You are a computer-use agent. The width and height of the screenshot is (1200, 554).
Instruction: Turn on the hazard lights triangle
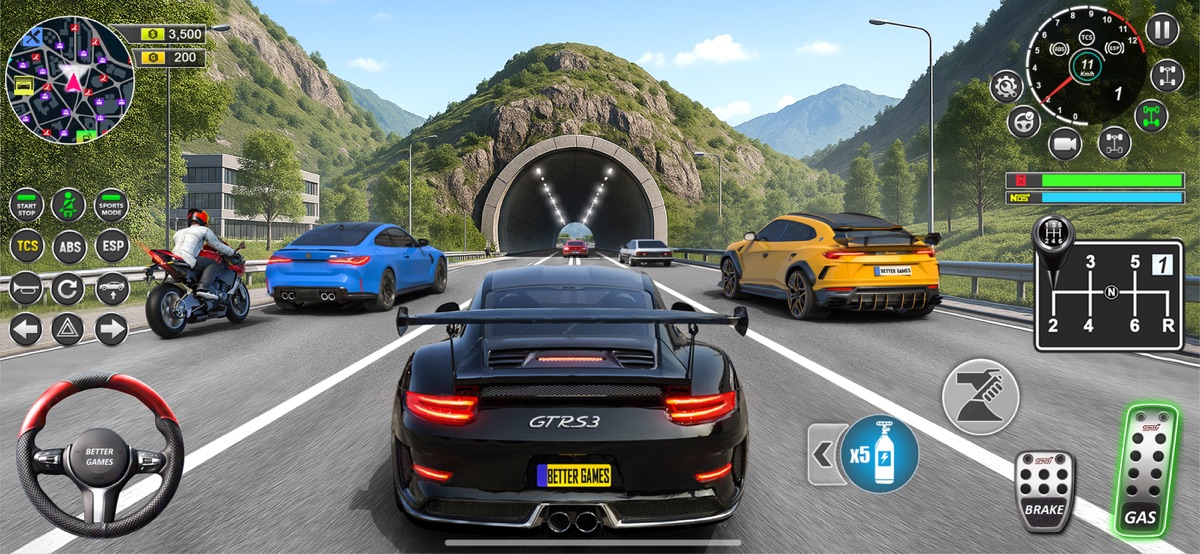[x=69, y=329]
